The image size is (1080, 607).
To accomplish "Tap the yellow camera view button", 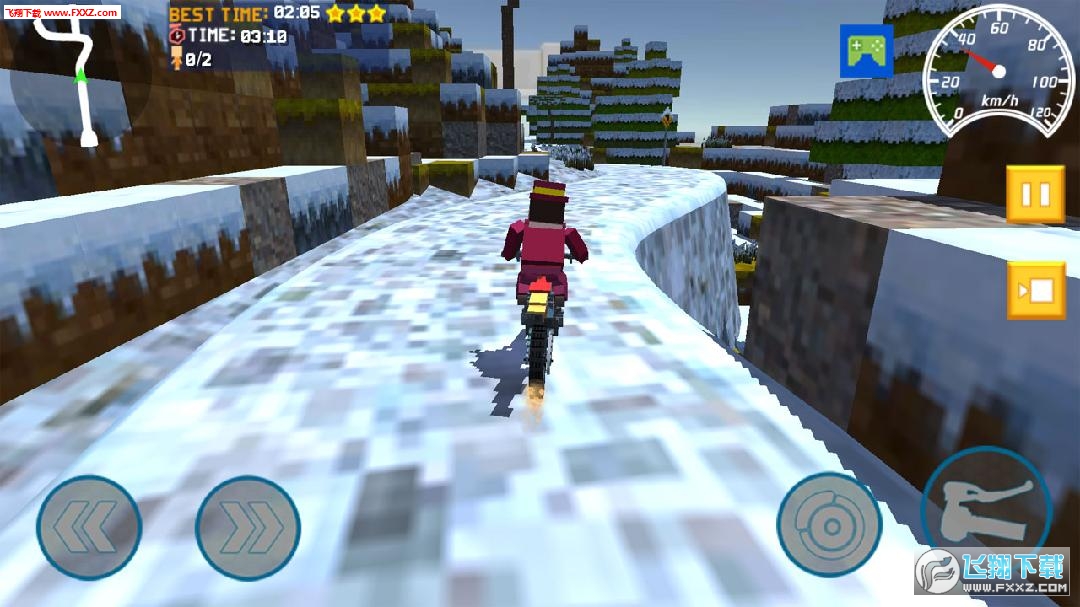I will coord(1035,291).
